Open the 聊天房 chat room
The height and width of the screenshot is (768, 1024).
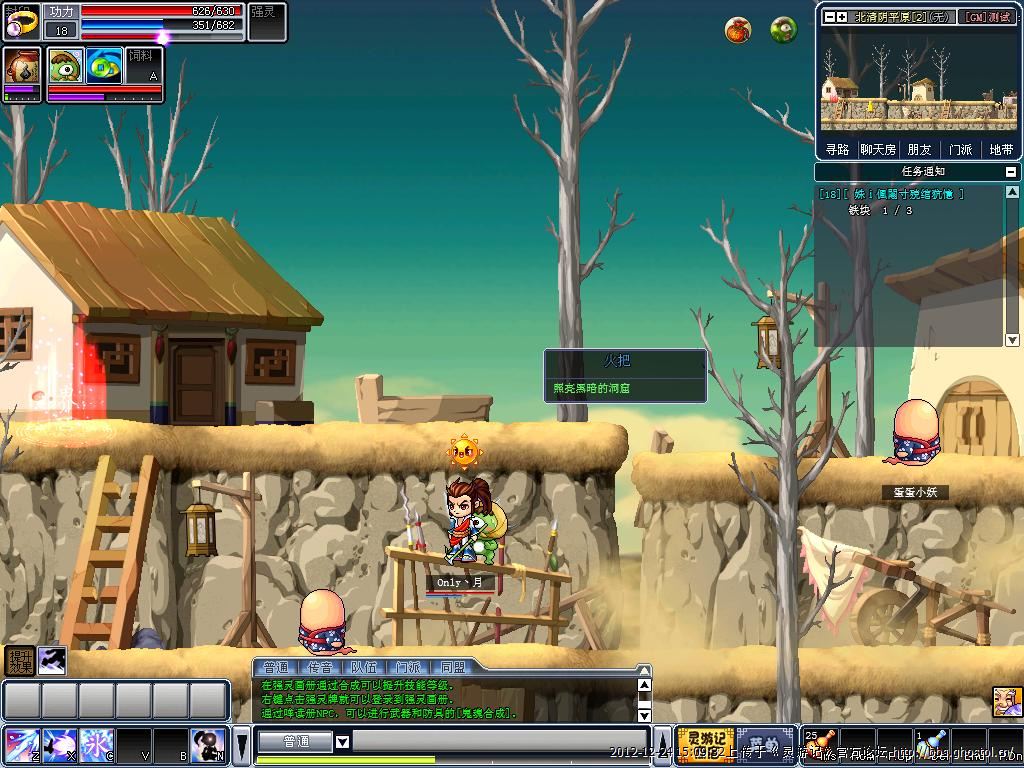click(x=878, y=149)
